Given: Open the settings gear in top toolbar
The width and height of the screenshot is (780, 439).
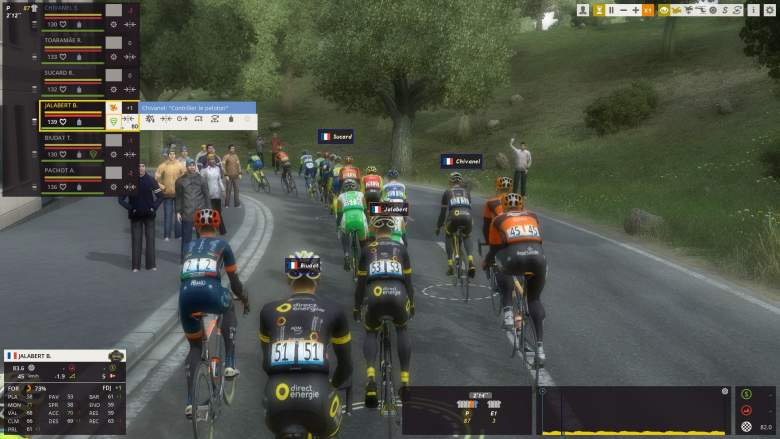Looking at the screenshot, I should click(x=770, y=10).
